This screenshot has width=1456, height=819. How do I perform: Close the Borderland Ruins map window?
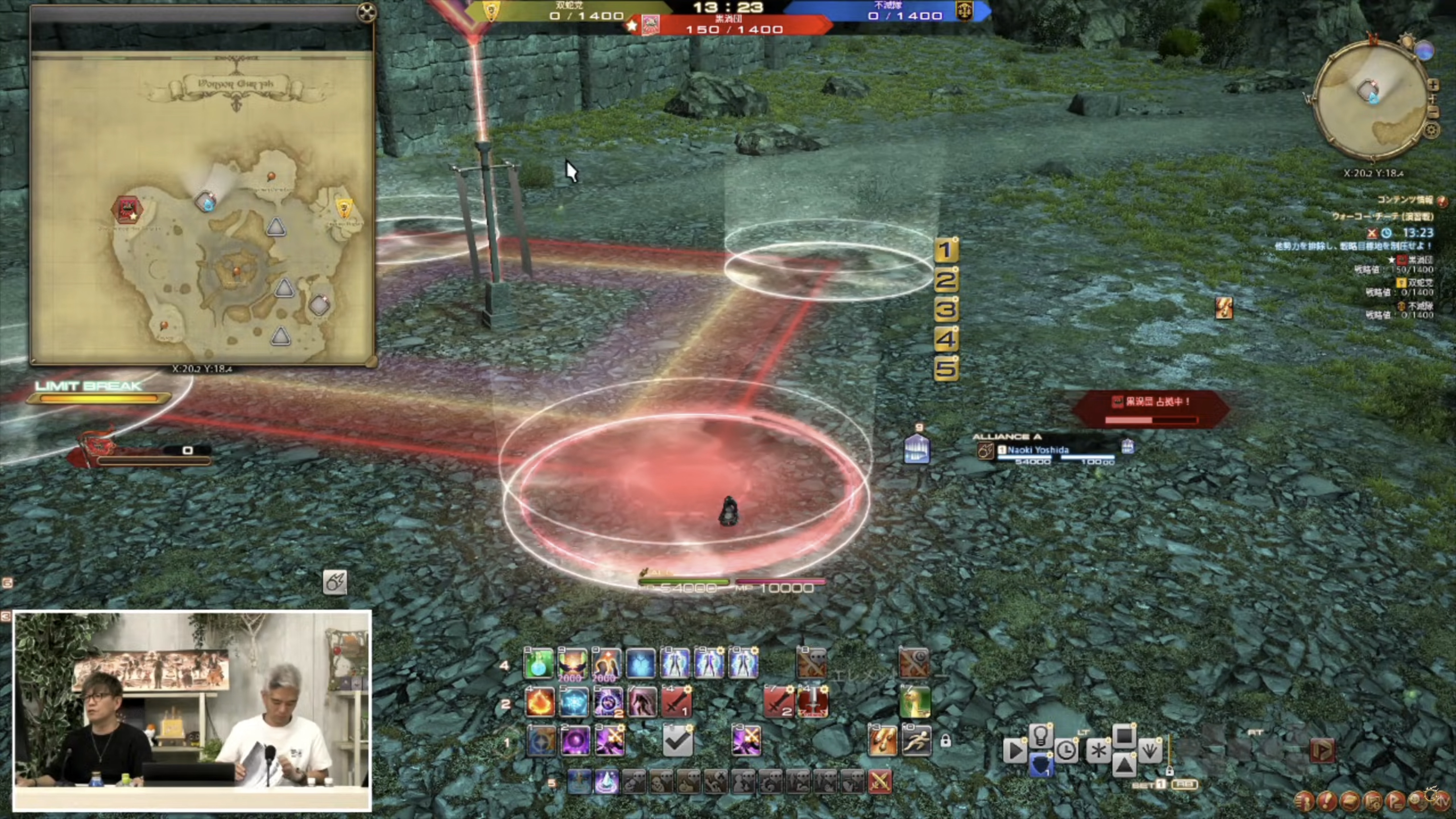(367, 13)
